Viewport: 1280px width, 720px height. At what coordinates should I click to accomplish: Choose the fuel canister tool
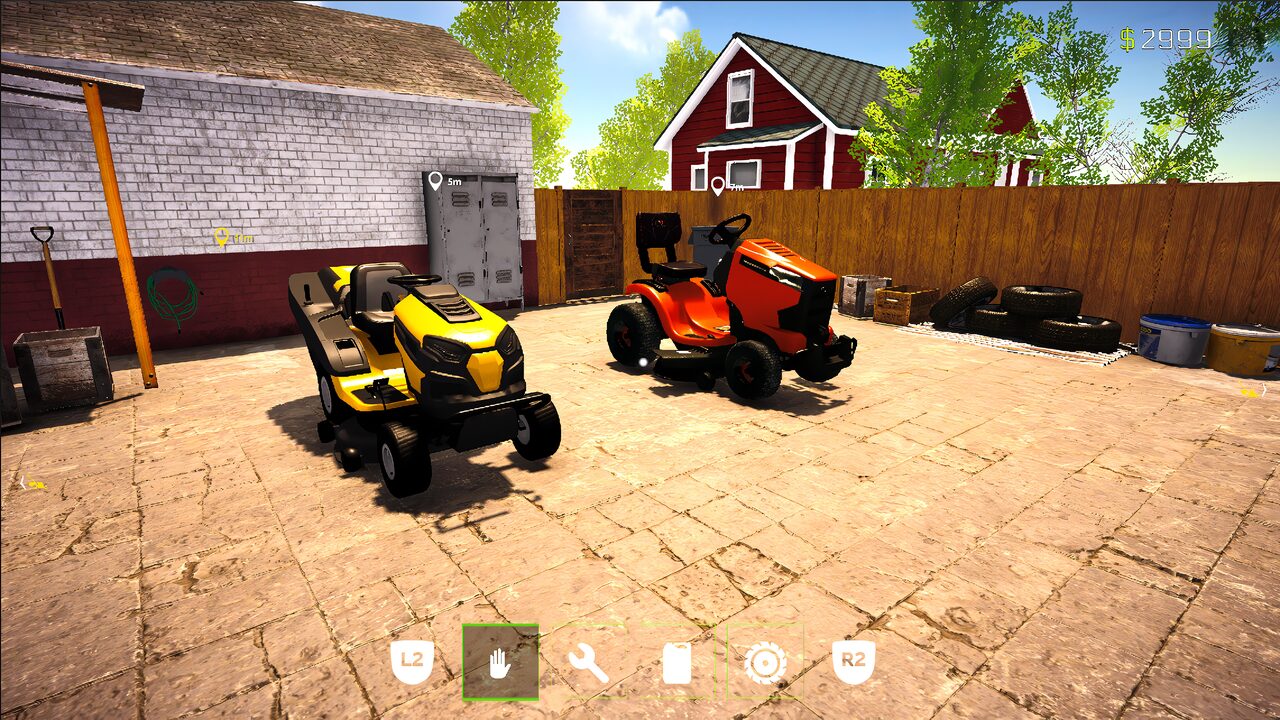point(676,664)
